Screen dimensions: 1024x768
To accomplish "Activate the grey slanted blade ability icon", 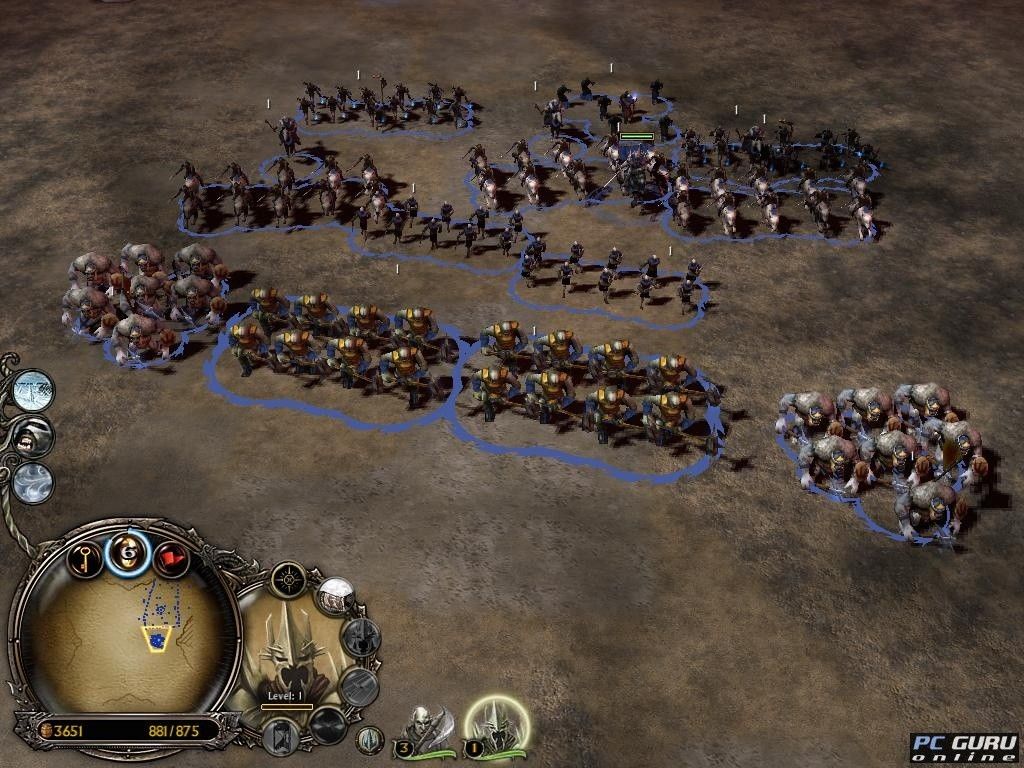I will (x=357, y=686).
